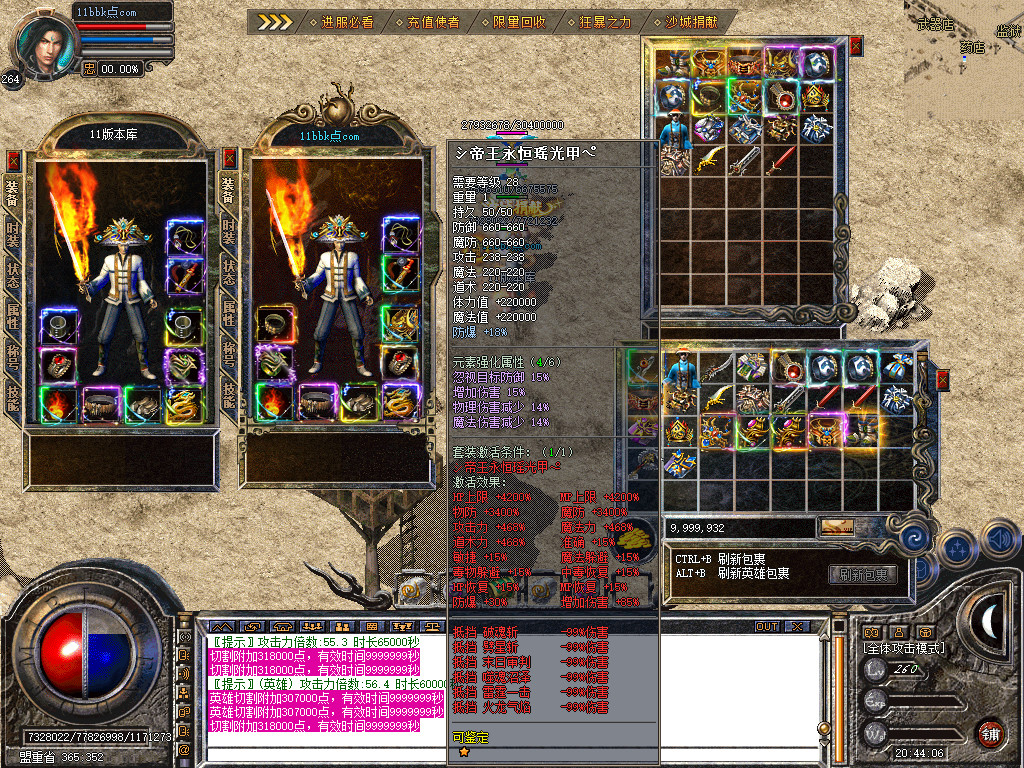The width and height of the screenshot is (1024, 768).
Task: Open the 属性 tab in 11版本库 panel
Action: [x=13, y=317]
